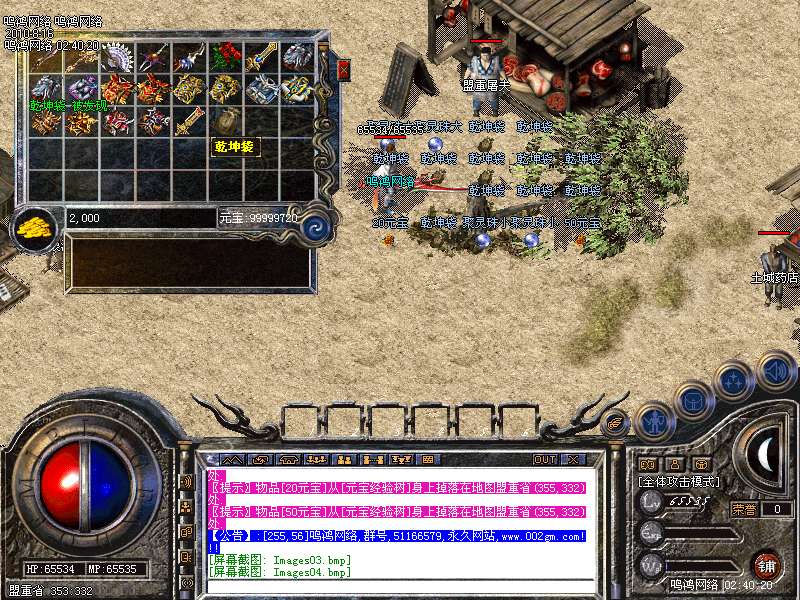This screenshot has height=600, width=800.
Task: Click the cross-shaped round HUD button
Action: [734, 381]
